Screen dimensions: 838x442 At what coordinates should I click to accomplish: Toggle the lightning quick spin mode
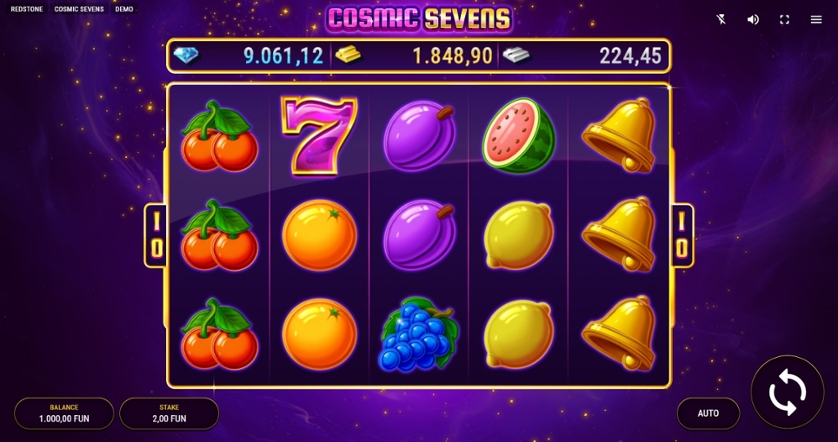click(722, 19)
